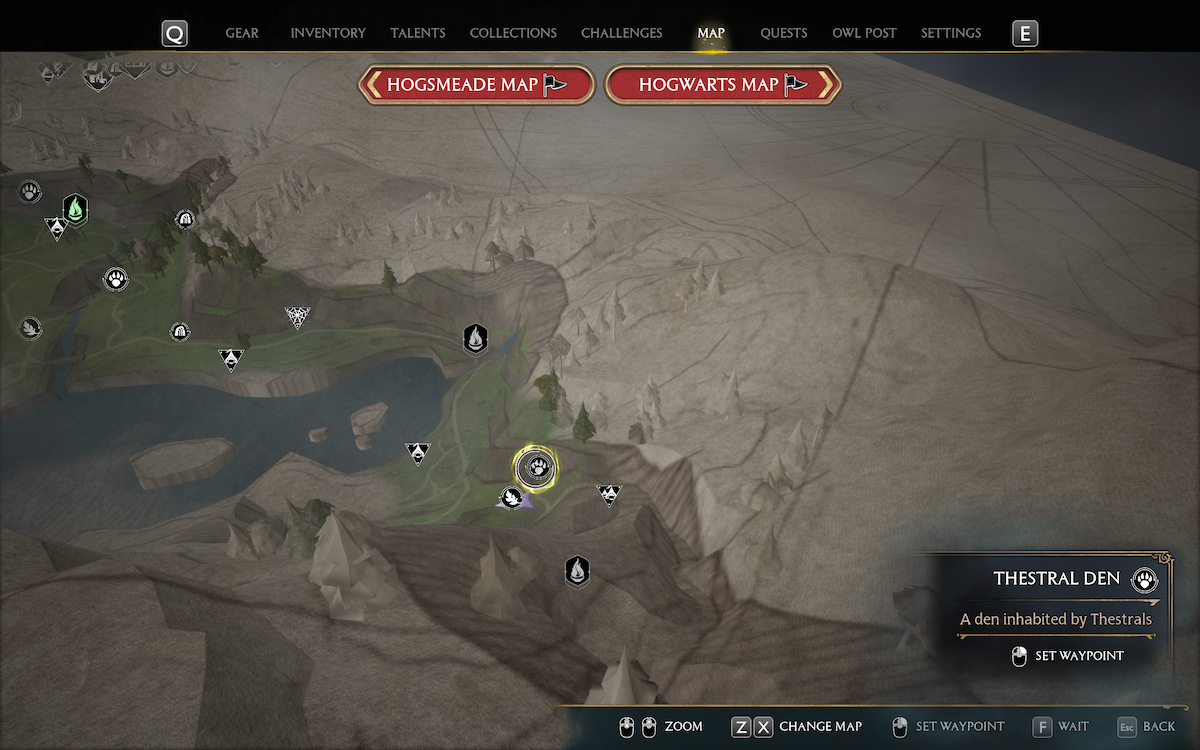Image resolution: width=1200 pixels, height=750 pixels.
Task: Click the active Map tab
Action: pos(711,33)
